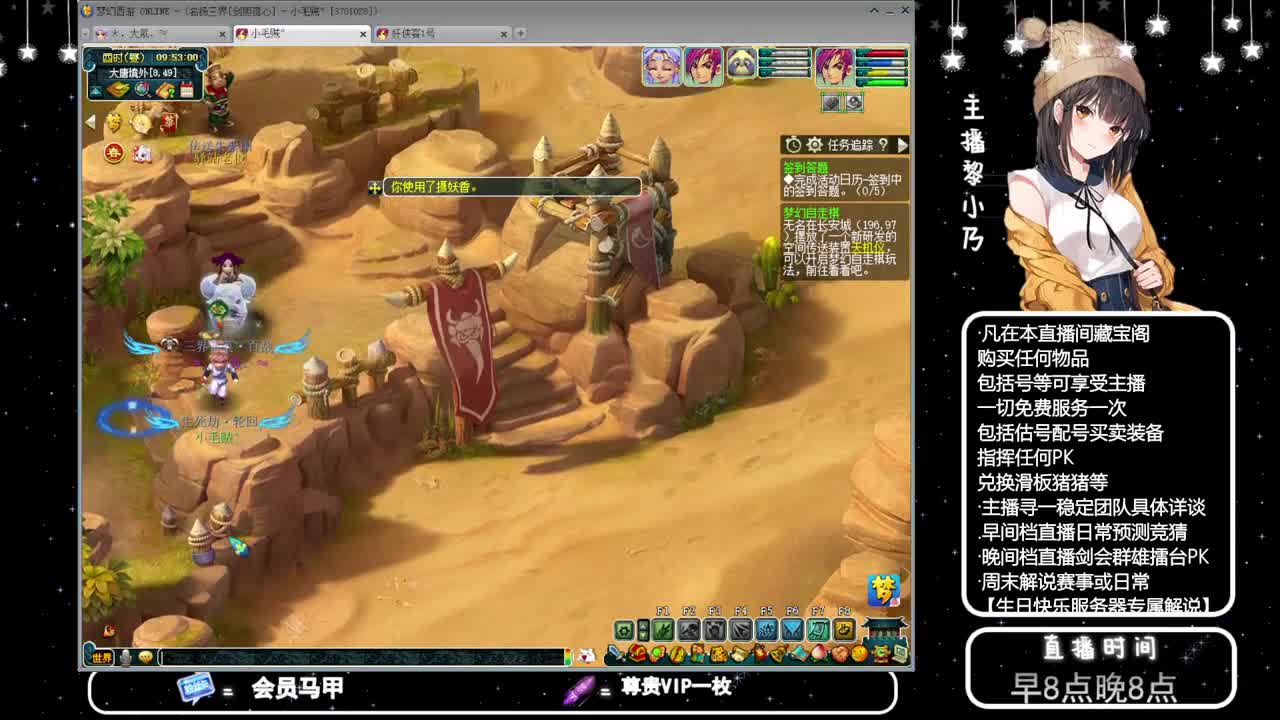Viewport: 1280px width, 720px height.
Task: Open the task tracker settings gear
Action: (814, 145)
